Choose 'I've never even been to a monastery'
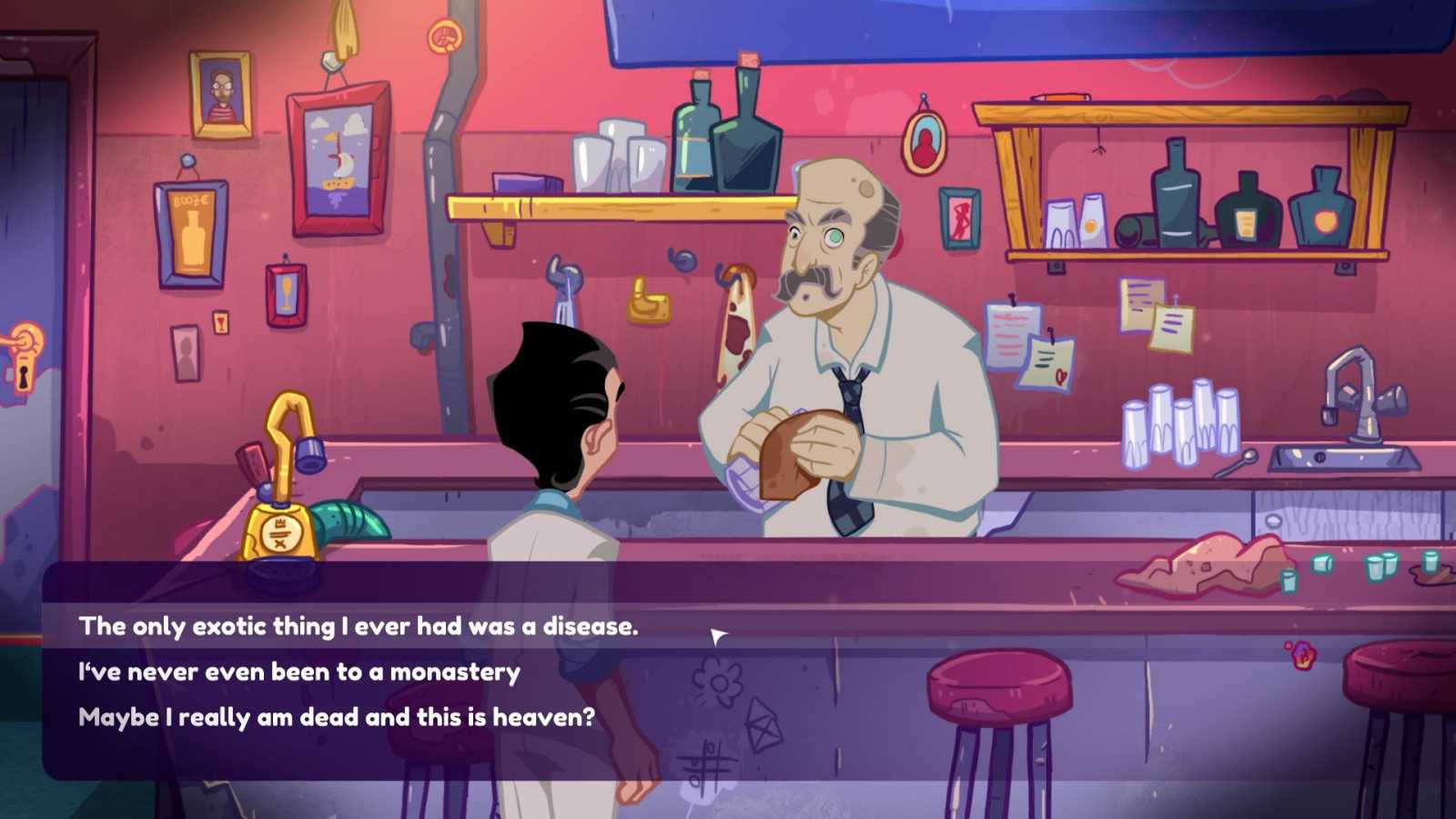Screen dimensions: 1456x819 [x=300, y=671]
